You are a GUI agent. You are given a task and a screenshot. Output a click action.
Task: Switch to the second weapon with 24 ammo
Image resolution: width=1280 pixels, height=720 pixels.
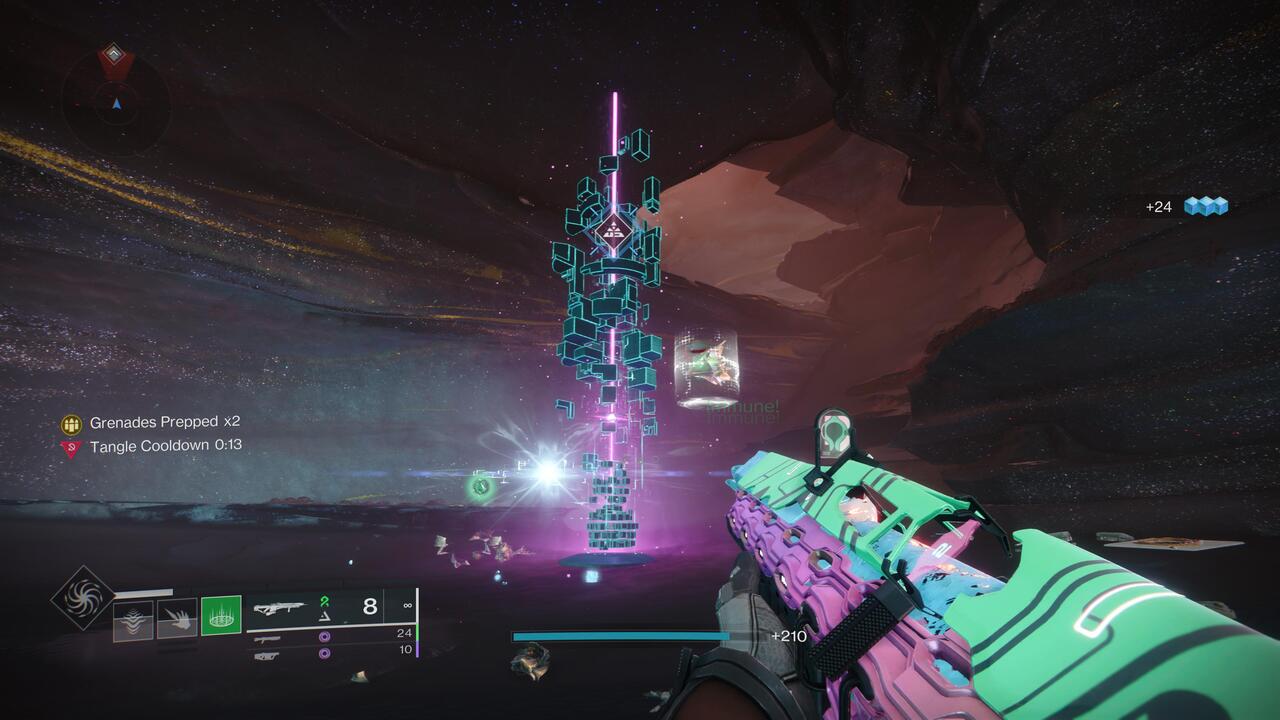[266, 638]
